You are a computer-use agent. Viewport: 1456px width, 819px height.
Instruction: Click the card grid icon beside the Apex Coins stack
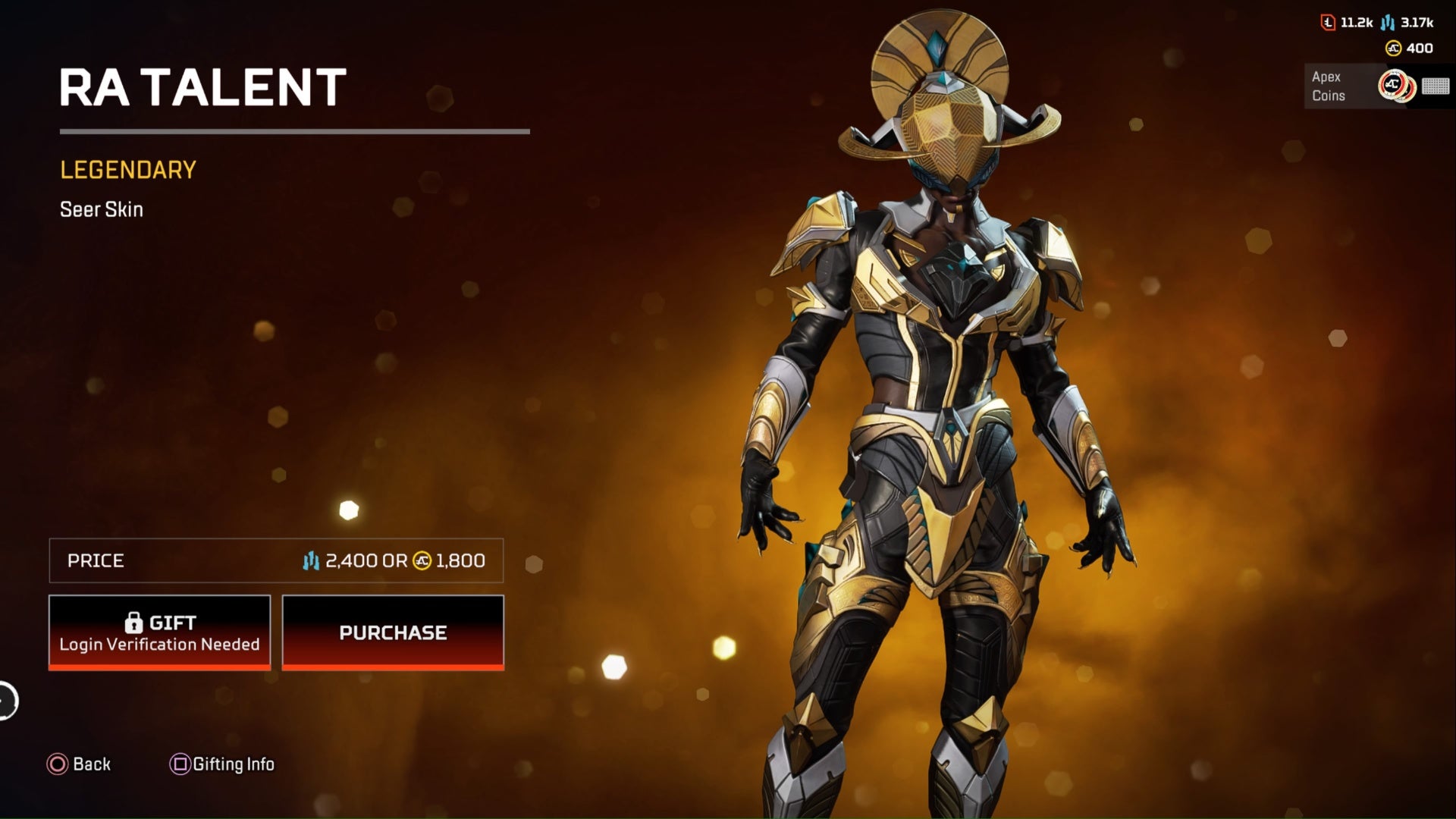coord(1436,86)
